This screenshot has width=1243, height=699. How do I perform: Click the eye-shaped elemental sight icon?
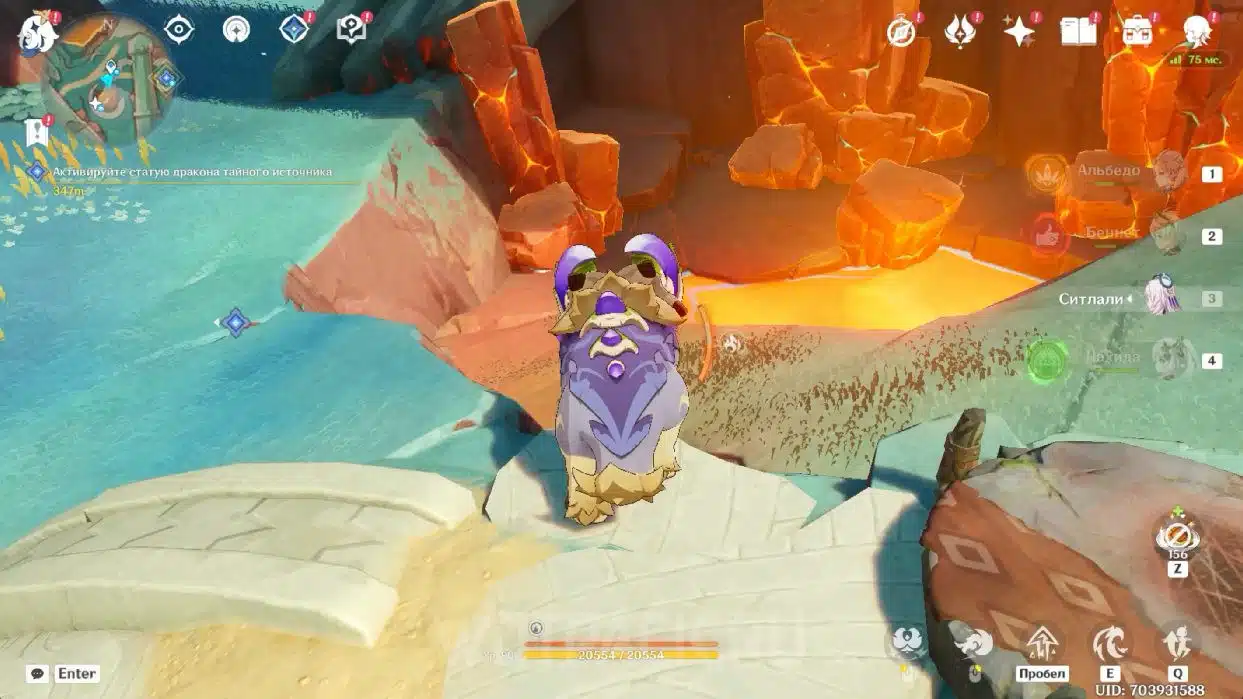(178, 29)
